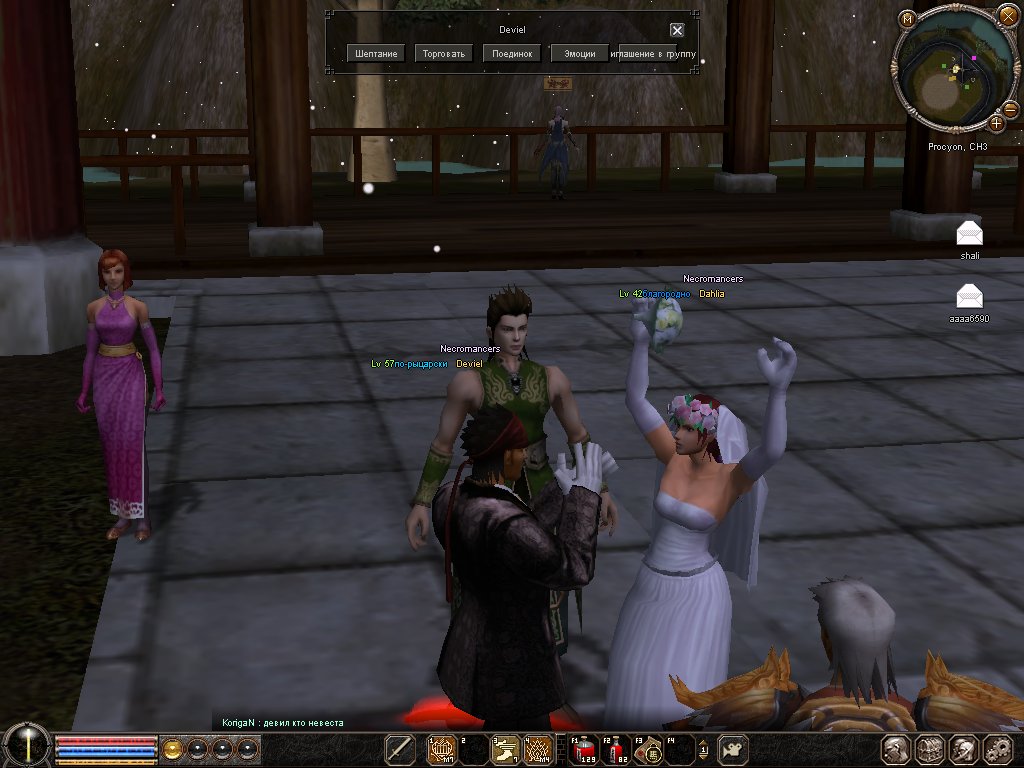Send group invite via приглашение в группу

(658, 54)
